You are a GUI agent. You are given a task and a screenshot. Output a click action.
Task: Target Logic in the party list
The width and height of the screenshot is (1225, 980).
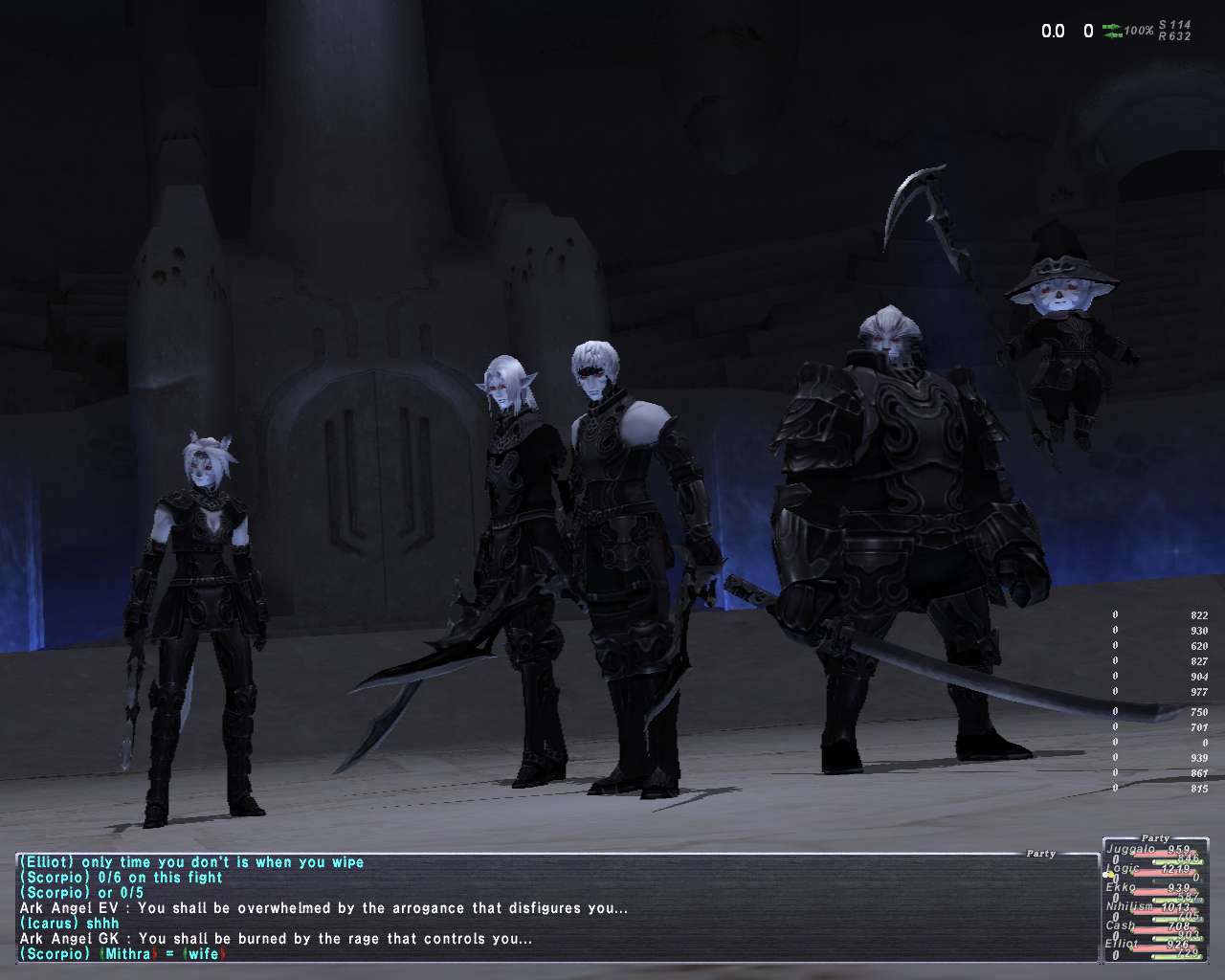[1124, 868]
